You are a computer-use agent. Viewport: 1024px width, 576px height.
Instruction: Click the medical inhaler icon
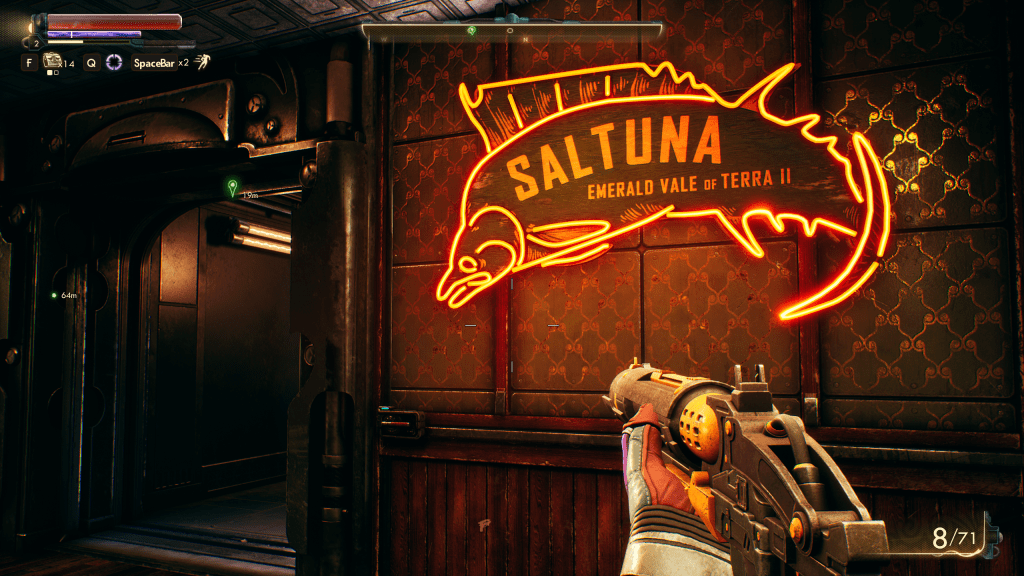pyautogui.click(x=51, y=62)
